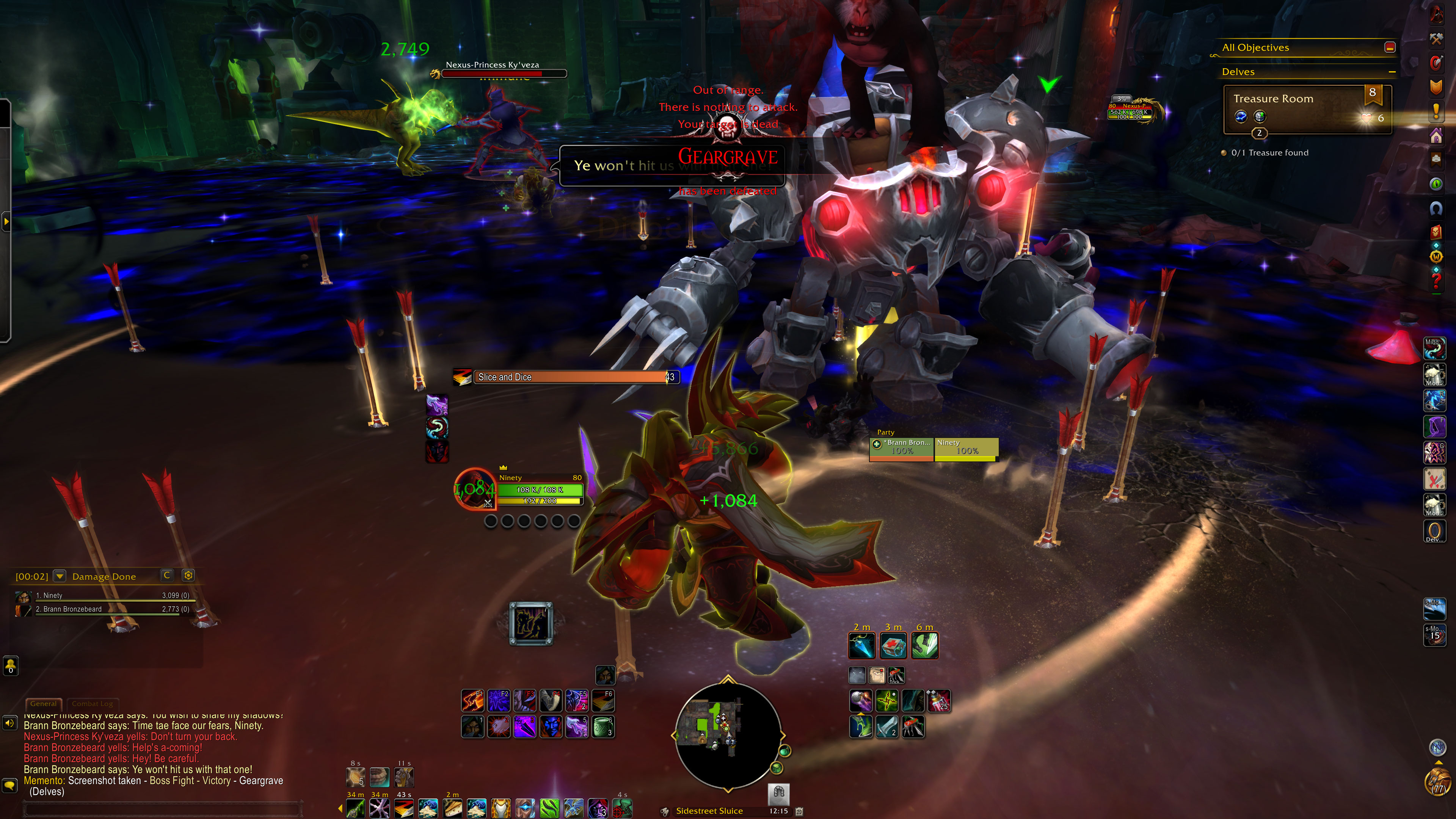Use the red potion with 25 charges
Image resolution: width=1456 pixels, height=819 pixels.
tap(939, 701)
